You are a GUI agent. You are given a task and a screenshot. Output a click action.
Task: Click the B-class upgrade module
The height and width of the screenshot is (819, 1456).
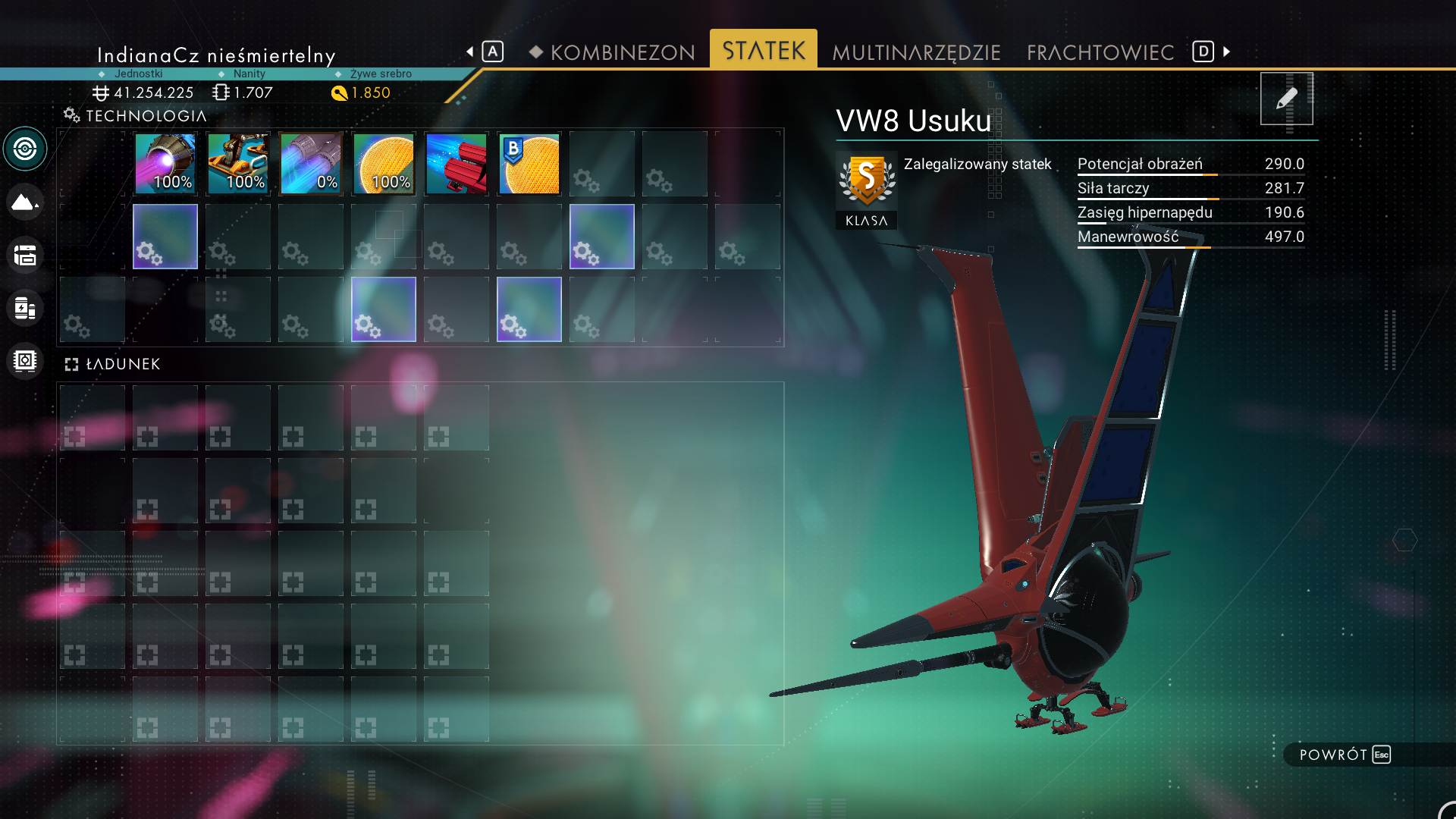(529, 163)
